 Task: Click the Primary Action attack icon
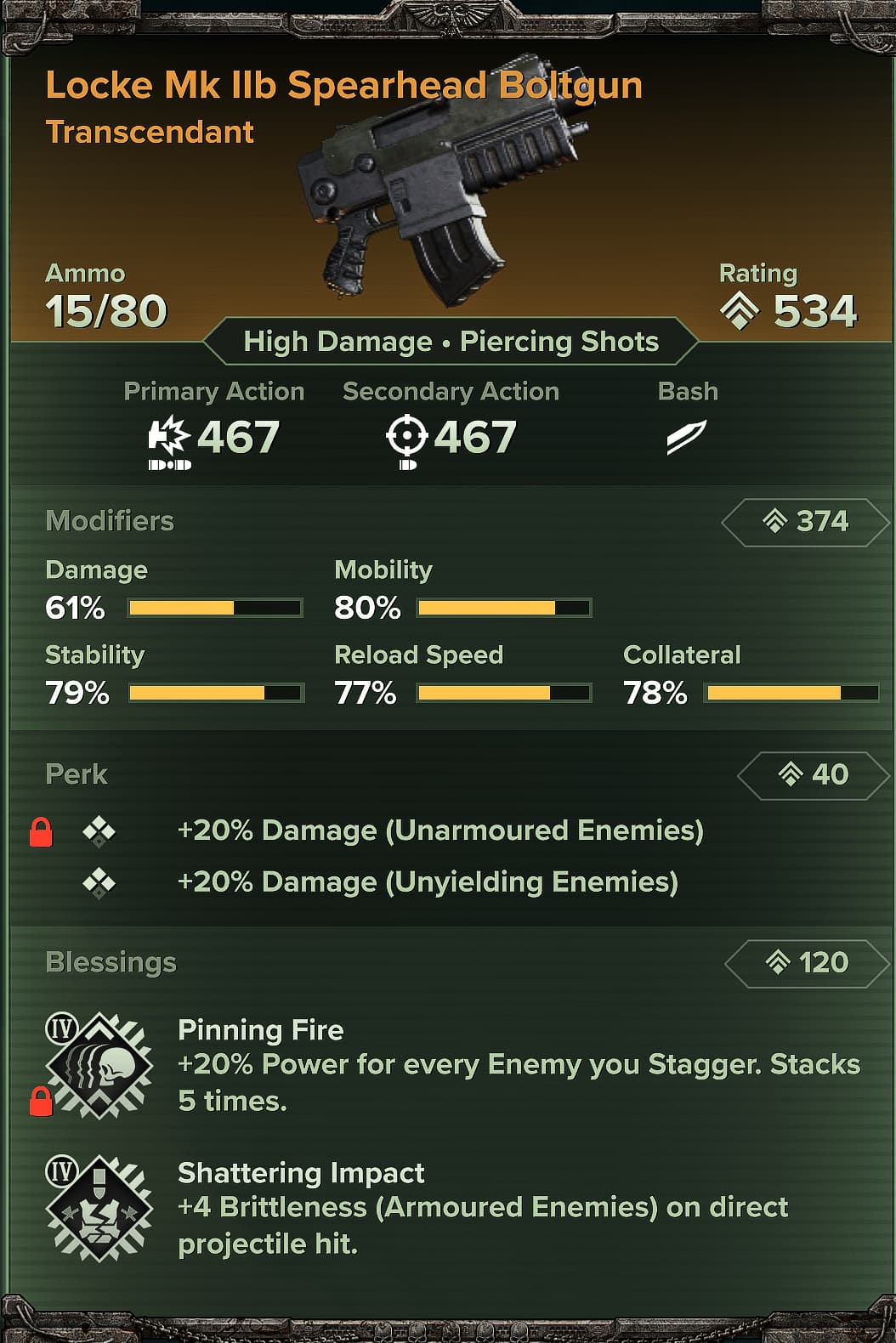(169, 438)
